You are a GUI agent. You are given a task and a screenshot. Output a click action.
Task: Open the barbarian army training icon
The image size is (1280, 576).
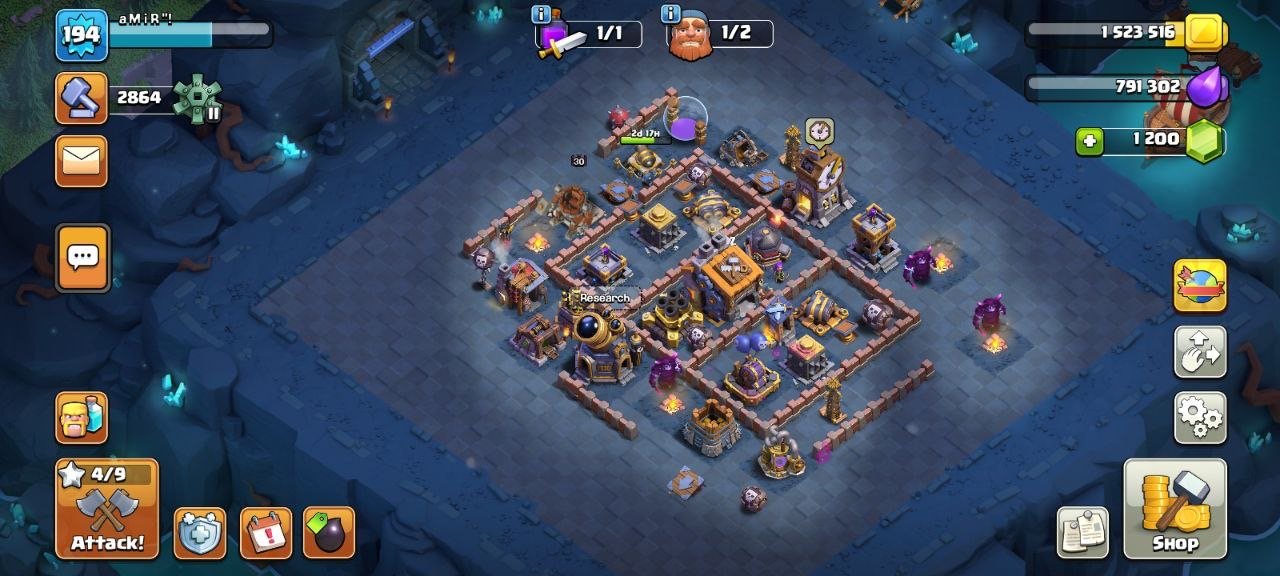81,417
